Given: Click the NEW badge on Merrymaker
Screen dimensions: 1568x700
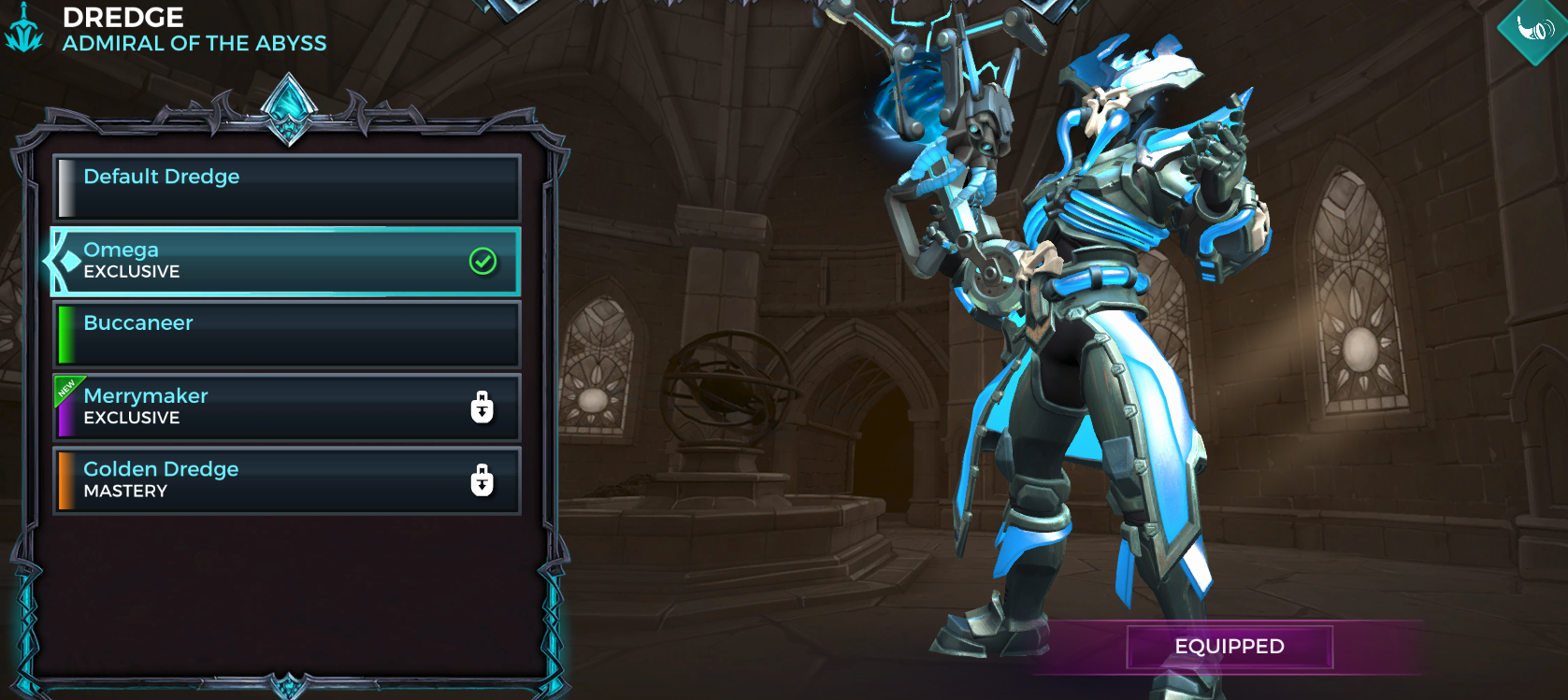Looking at the screenshot, I should click(x=65, y=386).
